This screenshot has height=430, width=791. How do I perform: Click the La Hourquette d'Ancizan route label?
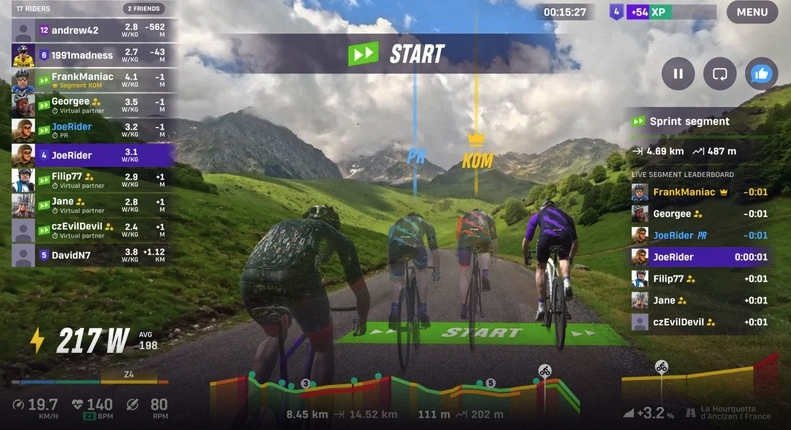(735, 411)
